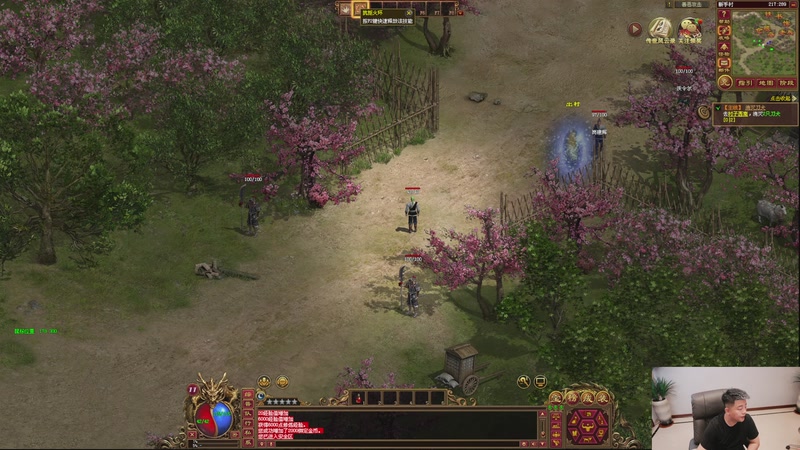Screen dimensions: 800x450
Task: Click the 阶段 button under minimap
Action: [x=788, y=82]
